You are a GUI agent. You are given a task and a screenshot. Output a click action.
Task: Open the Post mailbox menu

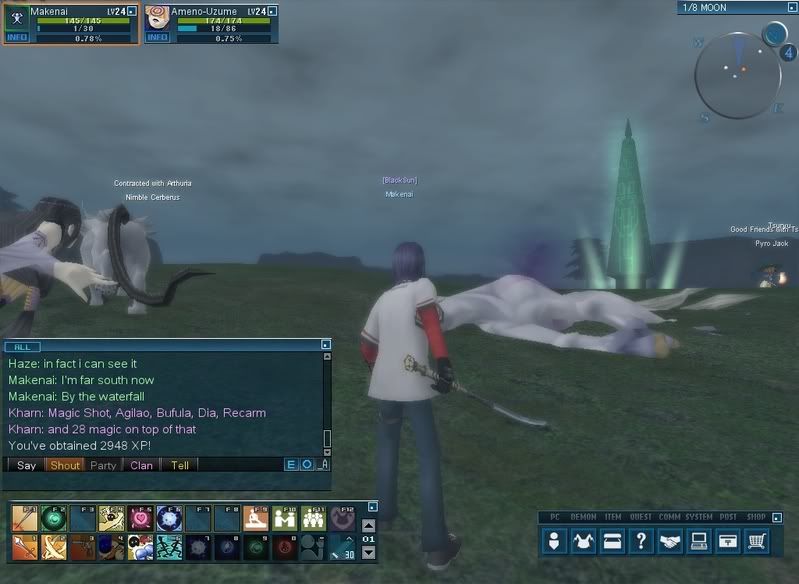coord(729,541)
